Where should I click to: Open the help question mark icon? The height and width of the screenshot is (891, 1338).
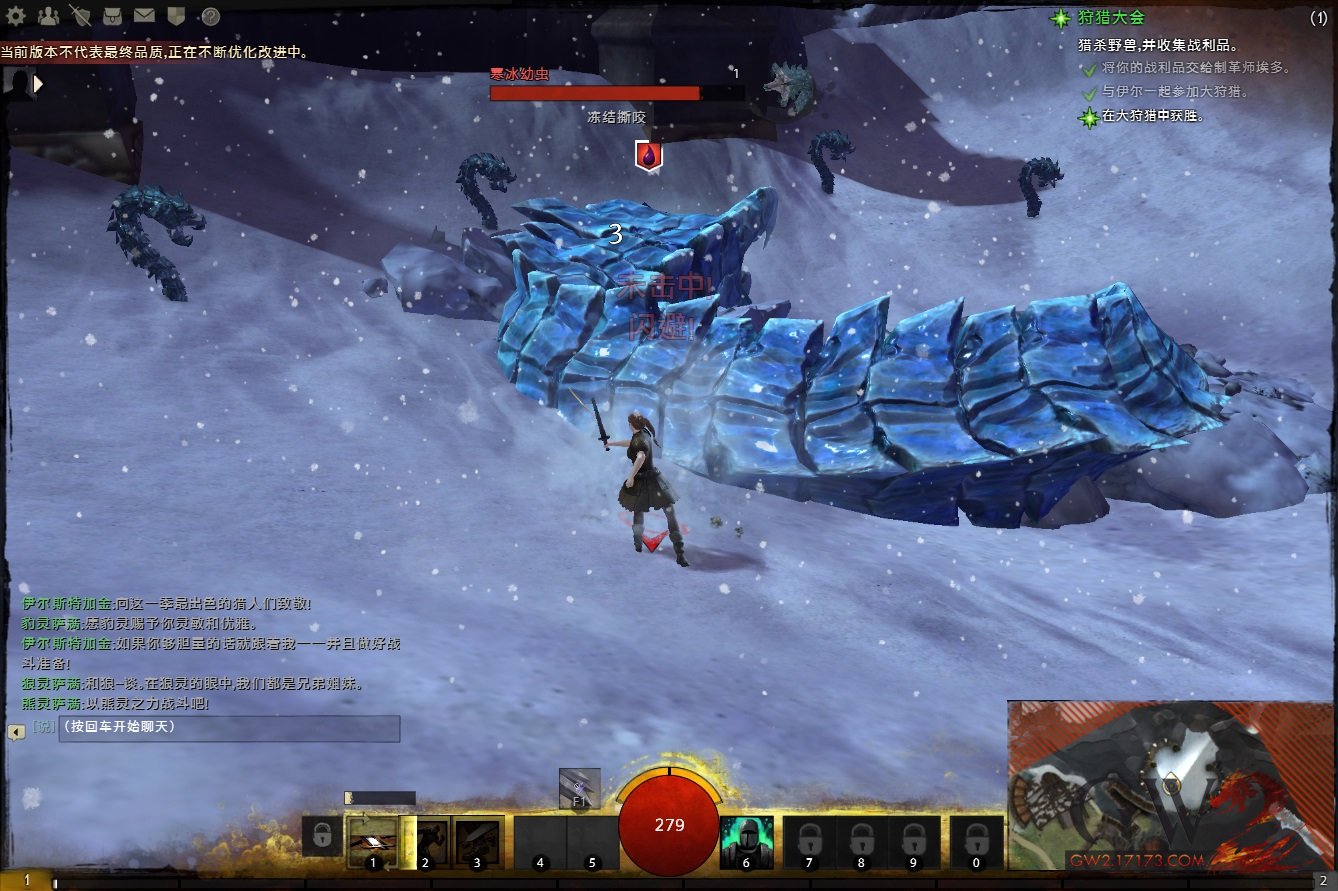(210, 15)
